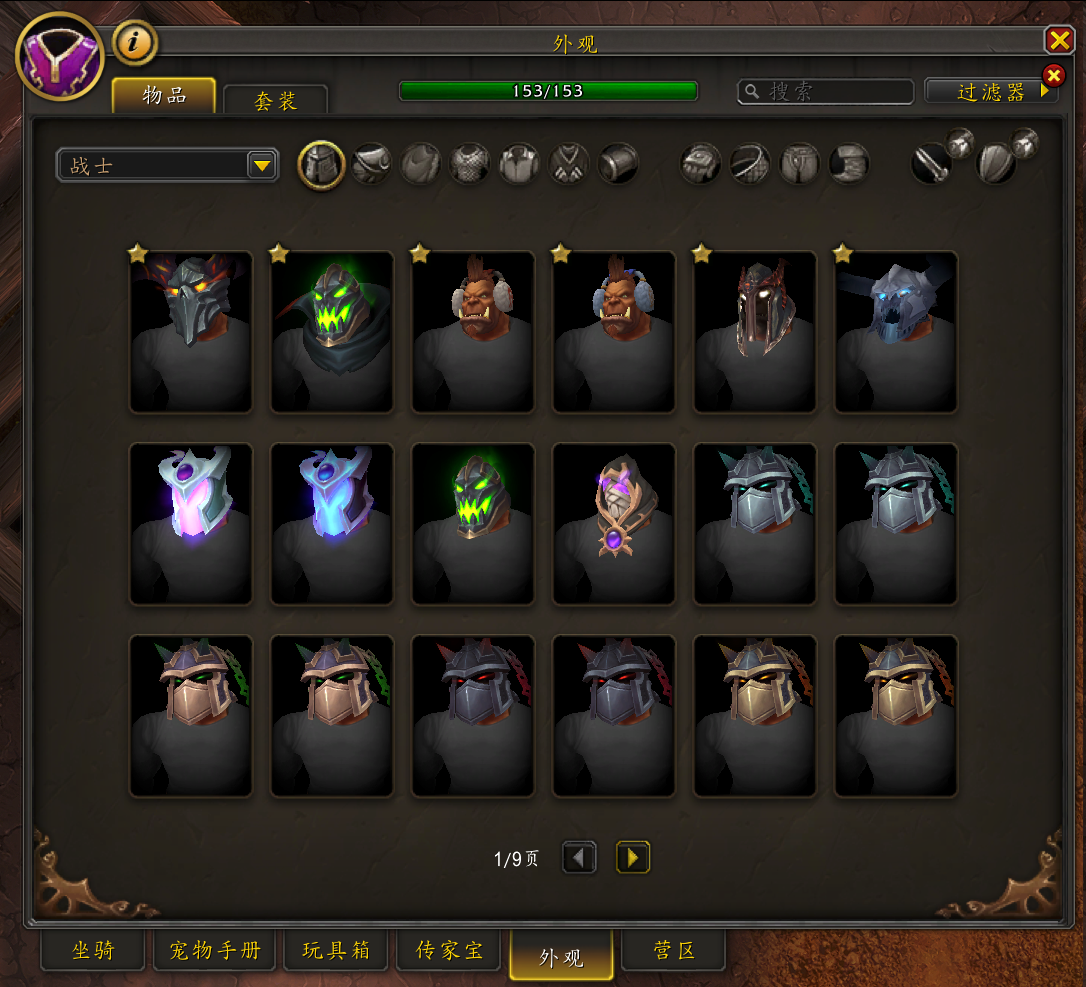
Task: Show the gloves slot appearances
Action: click(701, 164)
